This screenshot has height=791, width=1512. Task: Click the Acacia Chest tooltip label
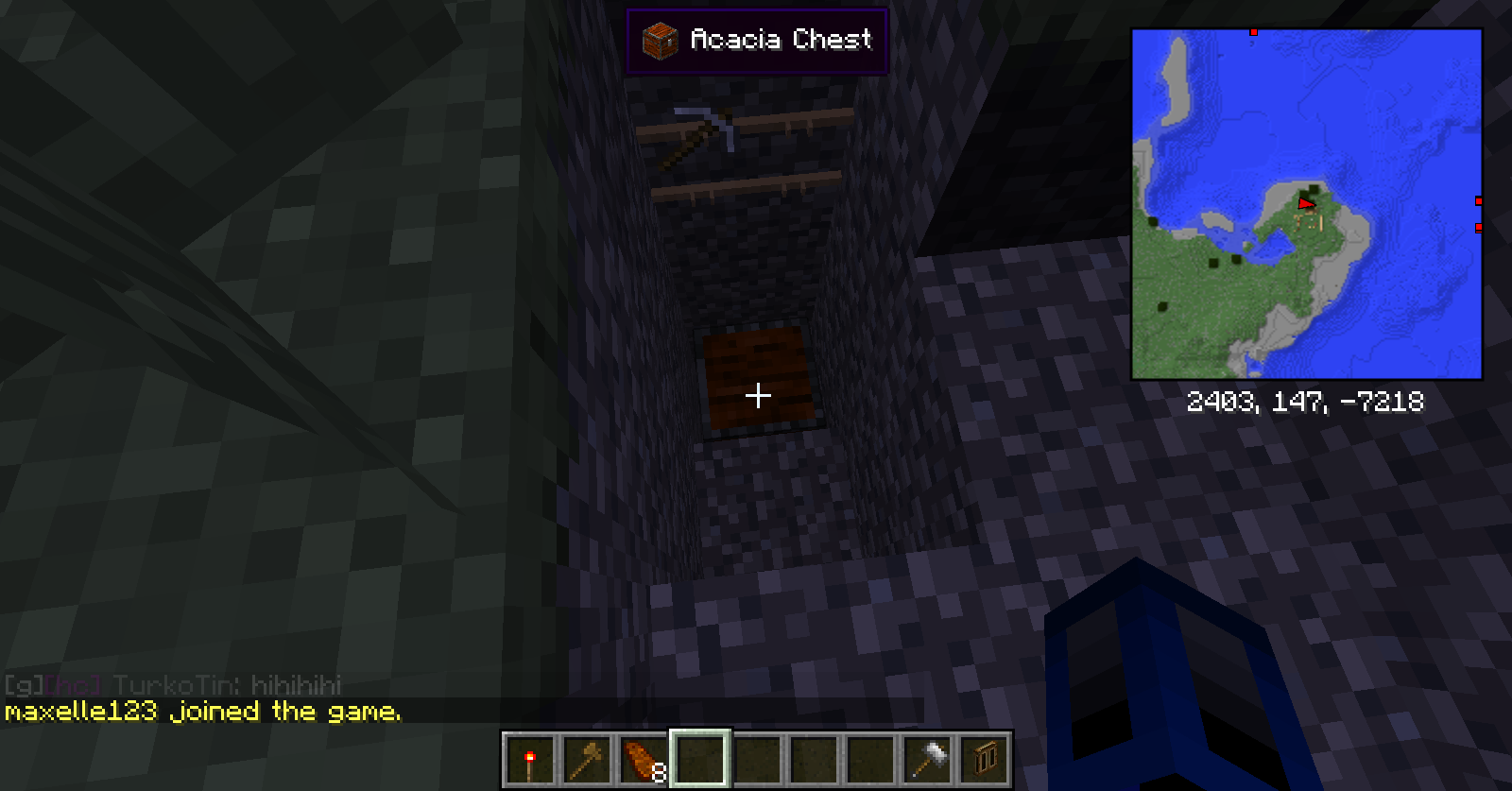pos(757,41)
